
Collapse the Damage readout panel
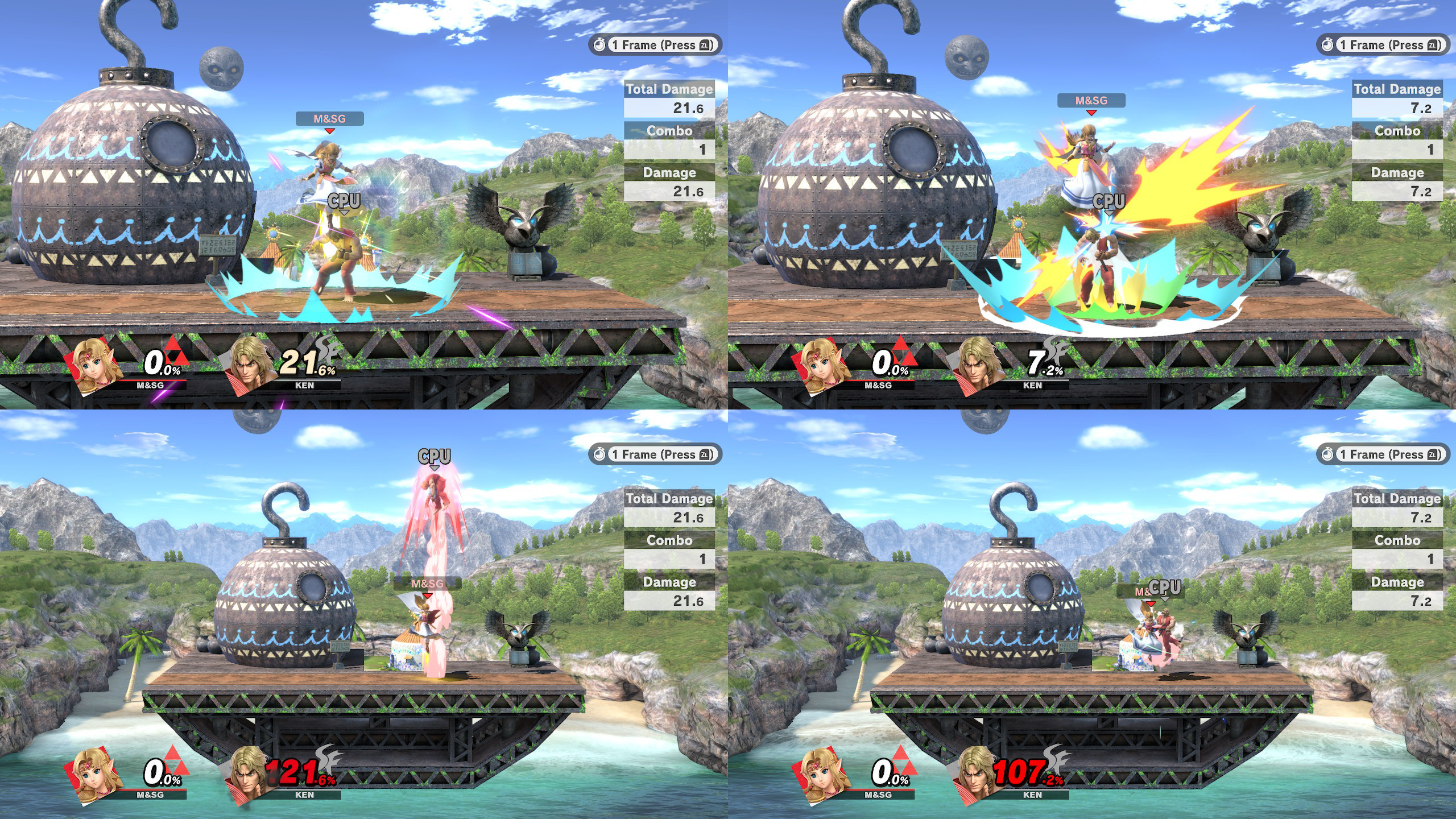[x=669, y=172]
